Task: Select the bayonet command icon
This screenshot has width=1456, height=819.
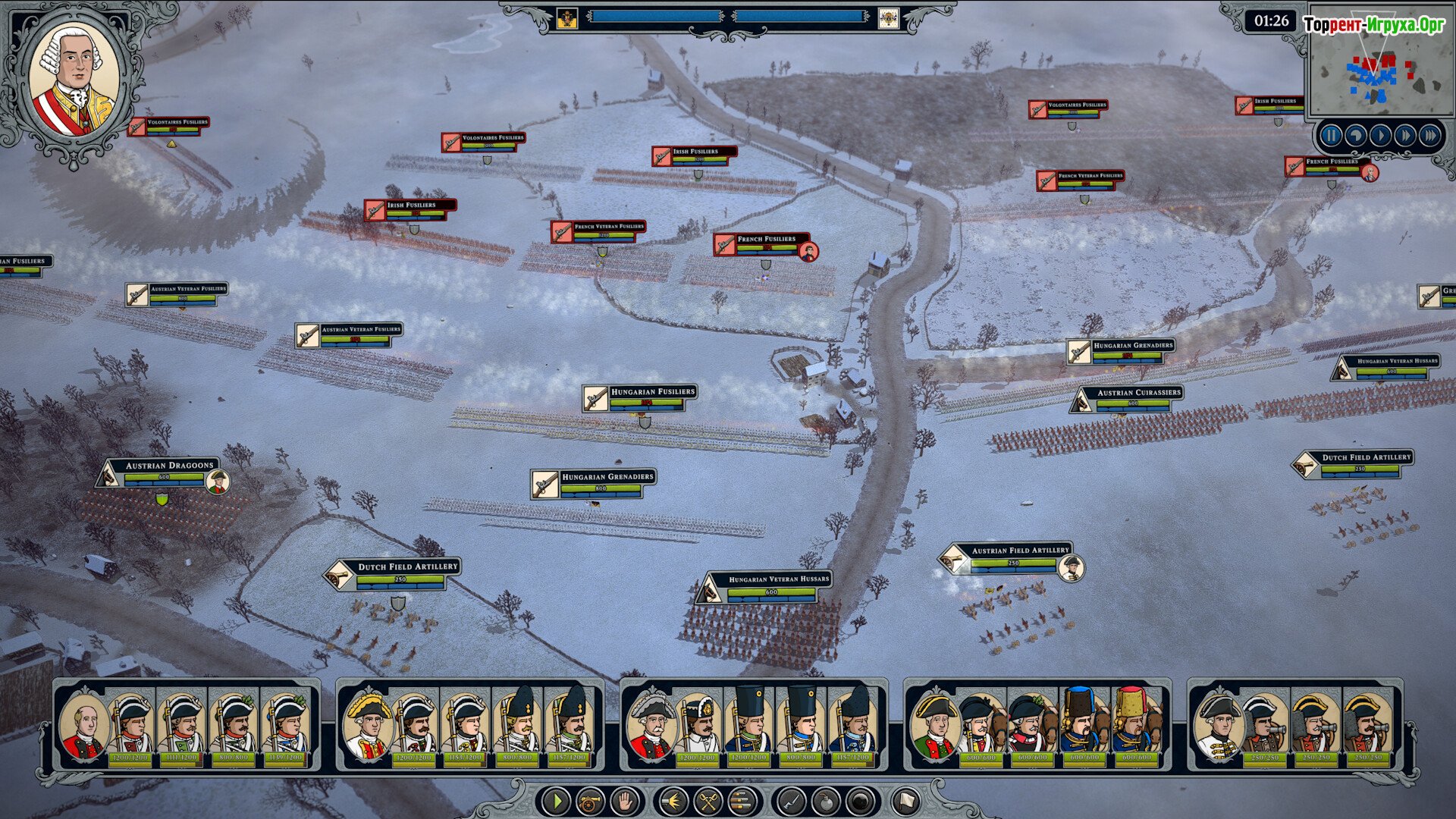Action: [x=791, y=801]
